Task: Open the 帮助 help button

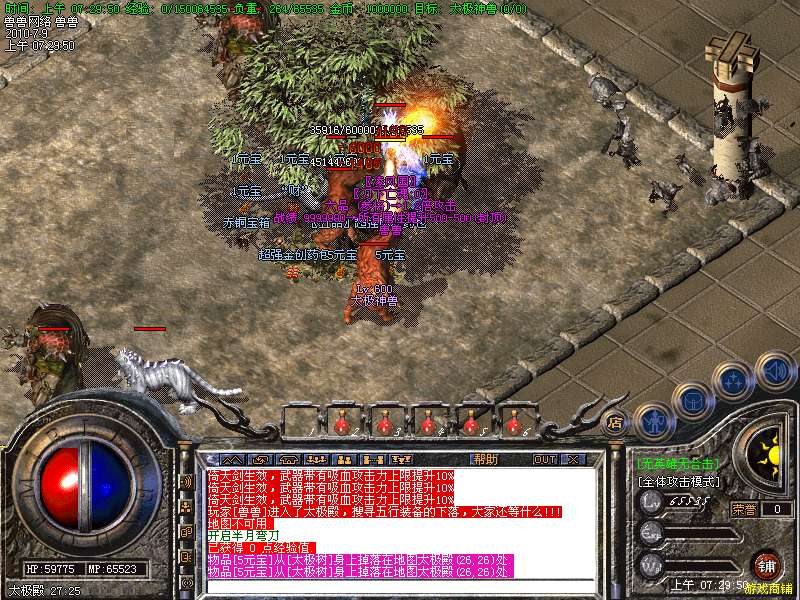Action: pos(485,459)
